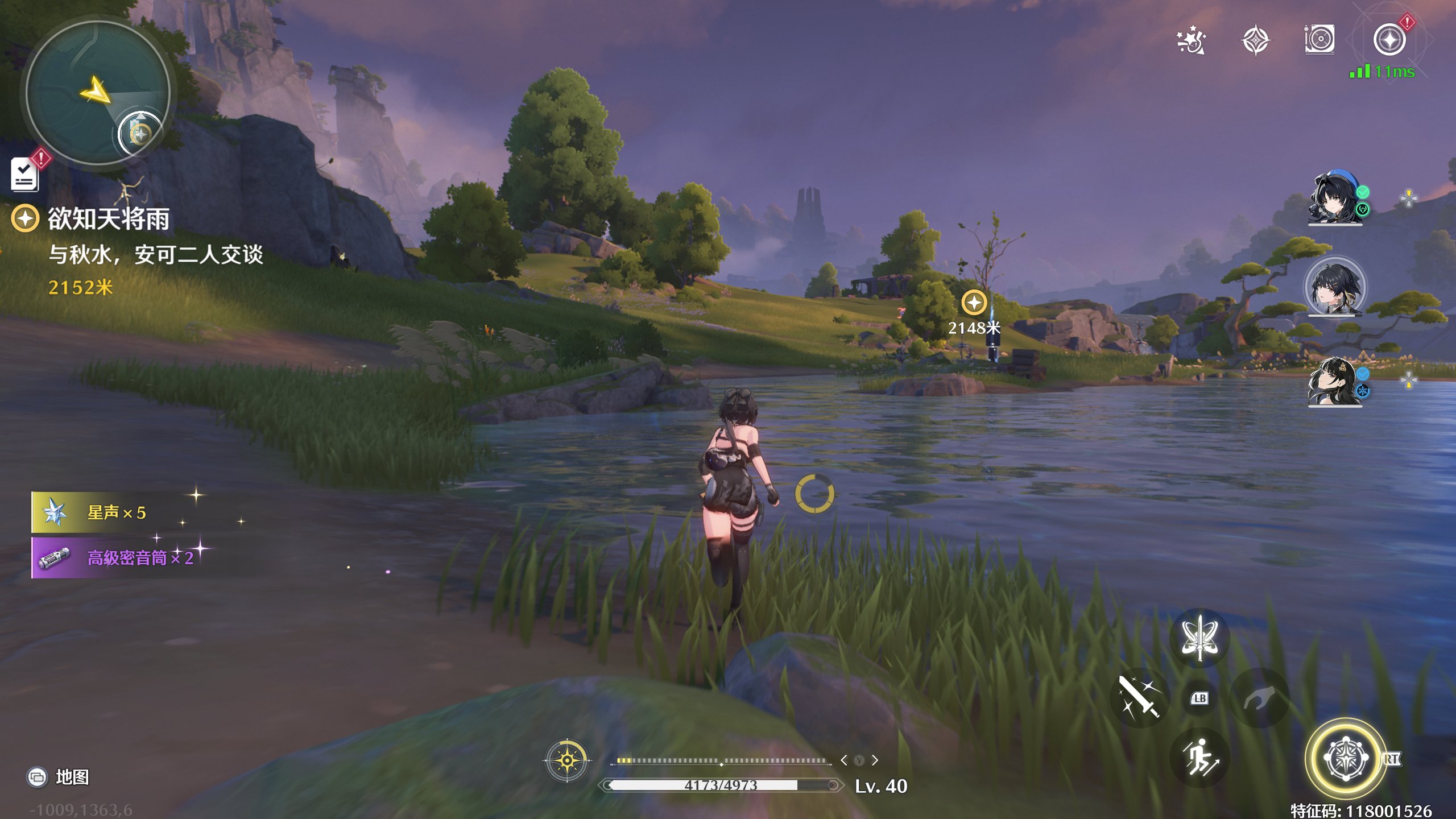Screen dimensions: 1456x819
Task: Use the greyed grapple hook tool
Action: [1259, 697]
